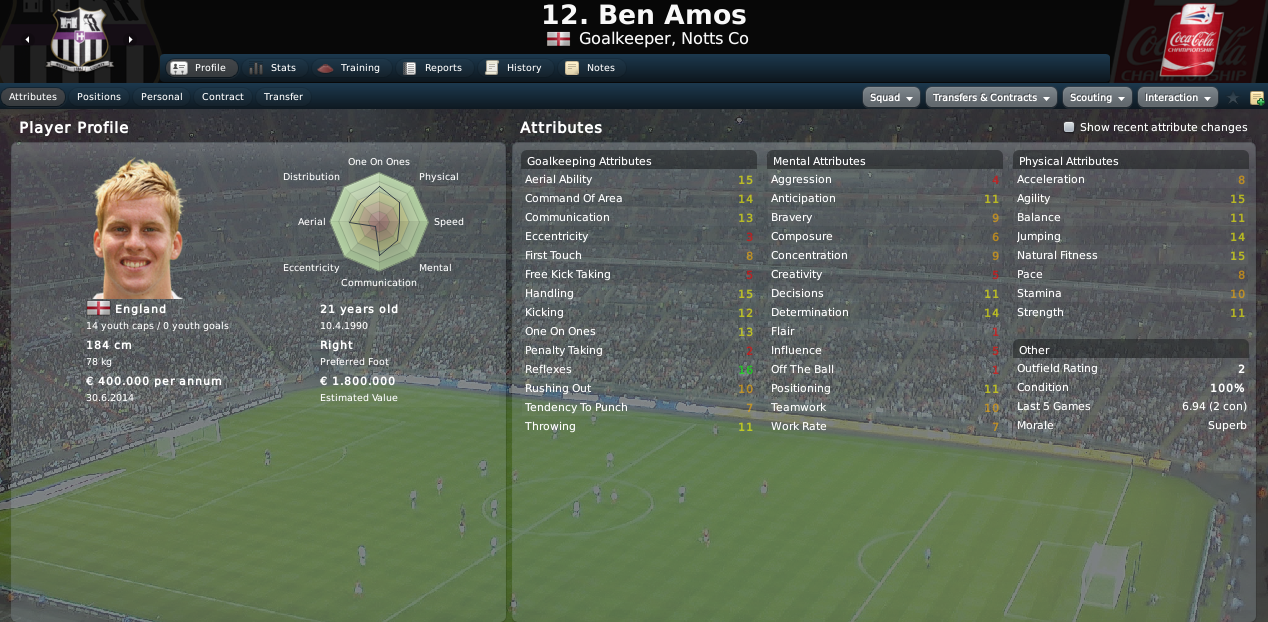Switch to the Personal sub-tab
1268x622 pixels.
(161, 97)
